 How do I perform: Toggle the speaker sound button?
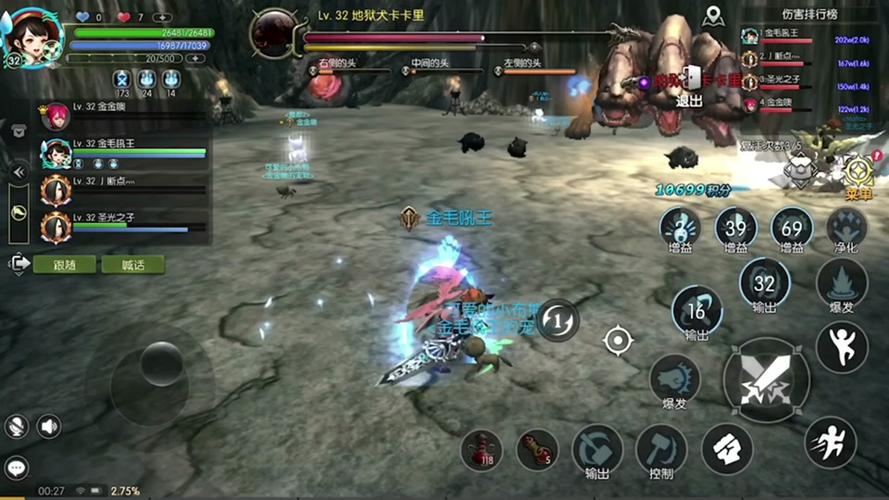click(x=49, y=427)
